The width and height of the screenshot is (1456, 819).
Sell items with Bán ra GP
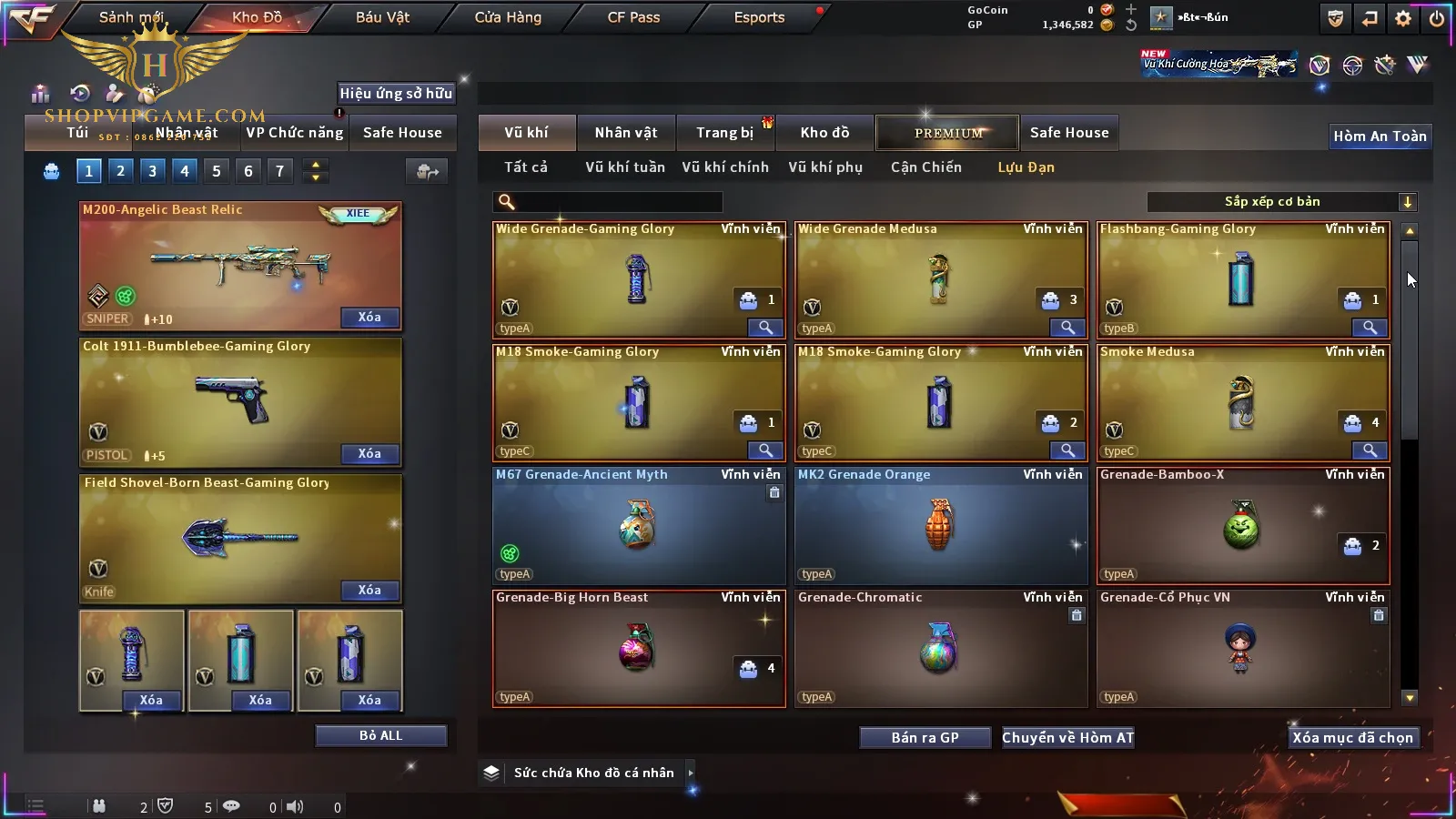(925, 738)
